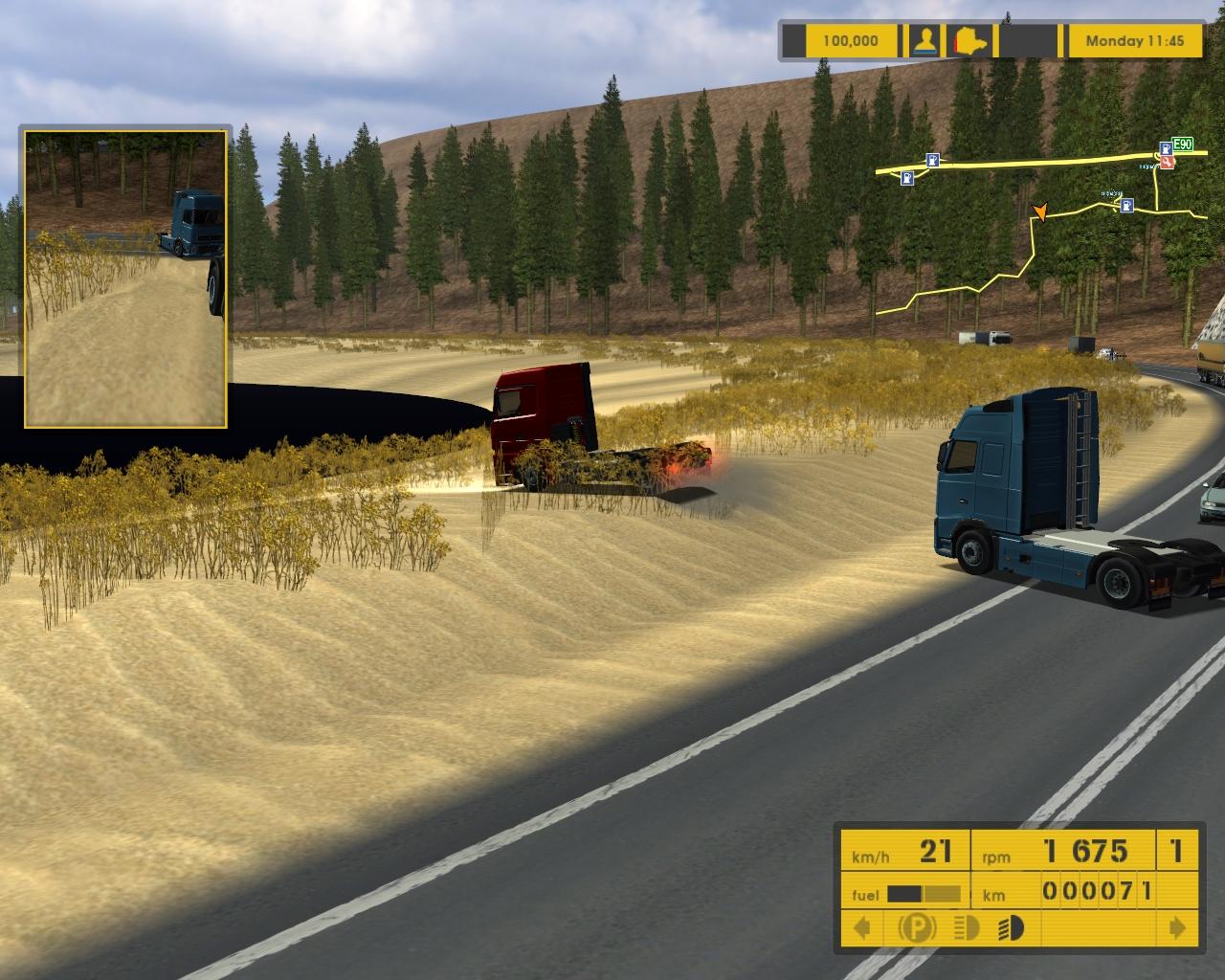Open the country map shape icon

coord(970,41)
